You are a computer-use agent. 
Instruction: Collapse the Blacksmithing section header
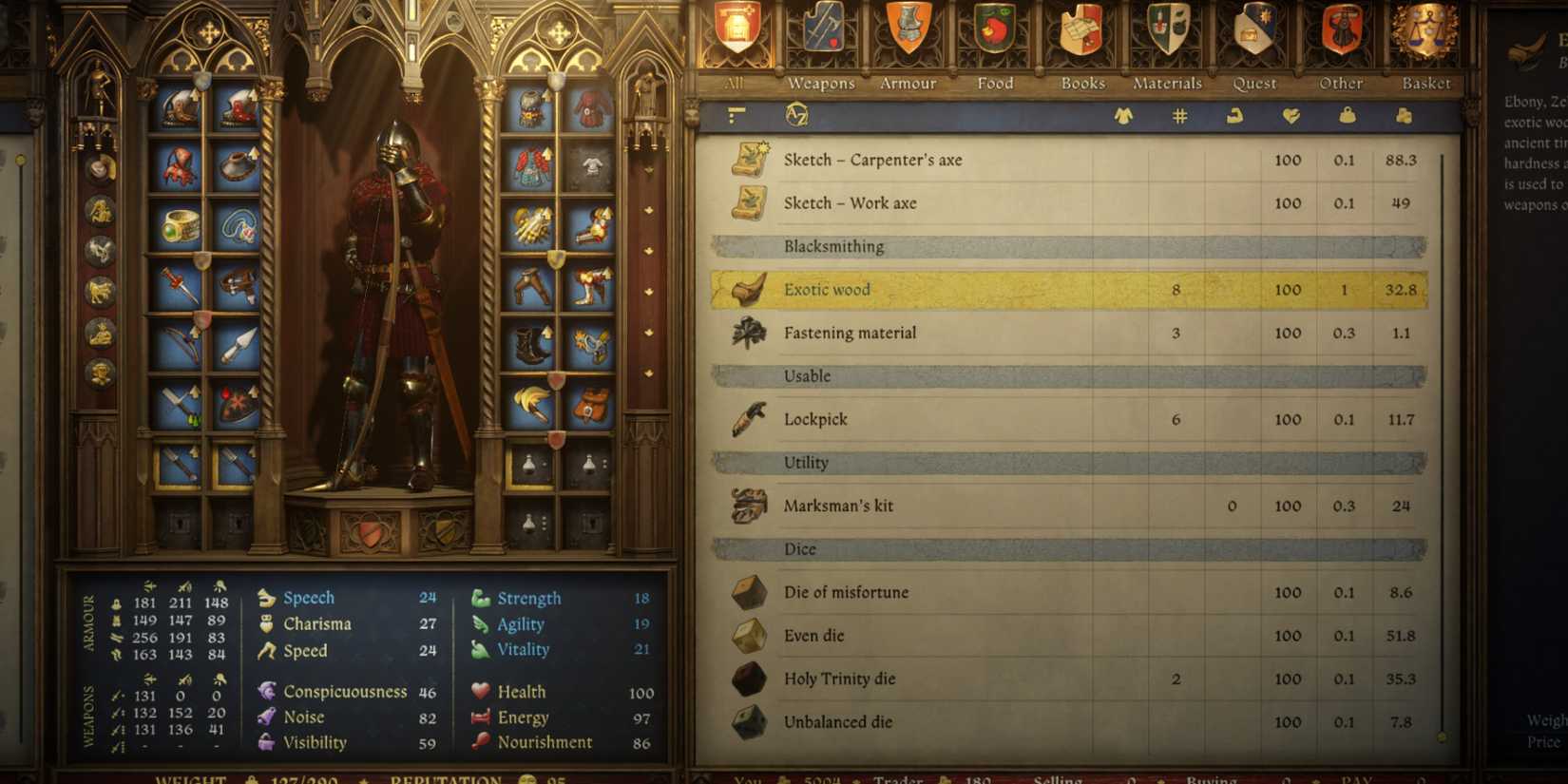pos(1045,246)
